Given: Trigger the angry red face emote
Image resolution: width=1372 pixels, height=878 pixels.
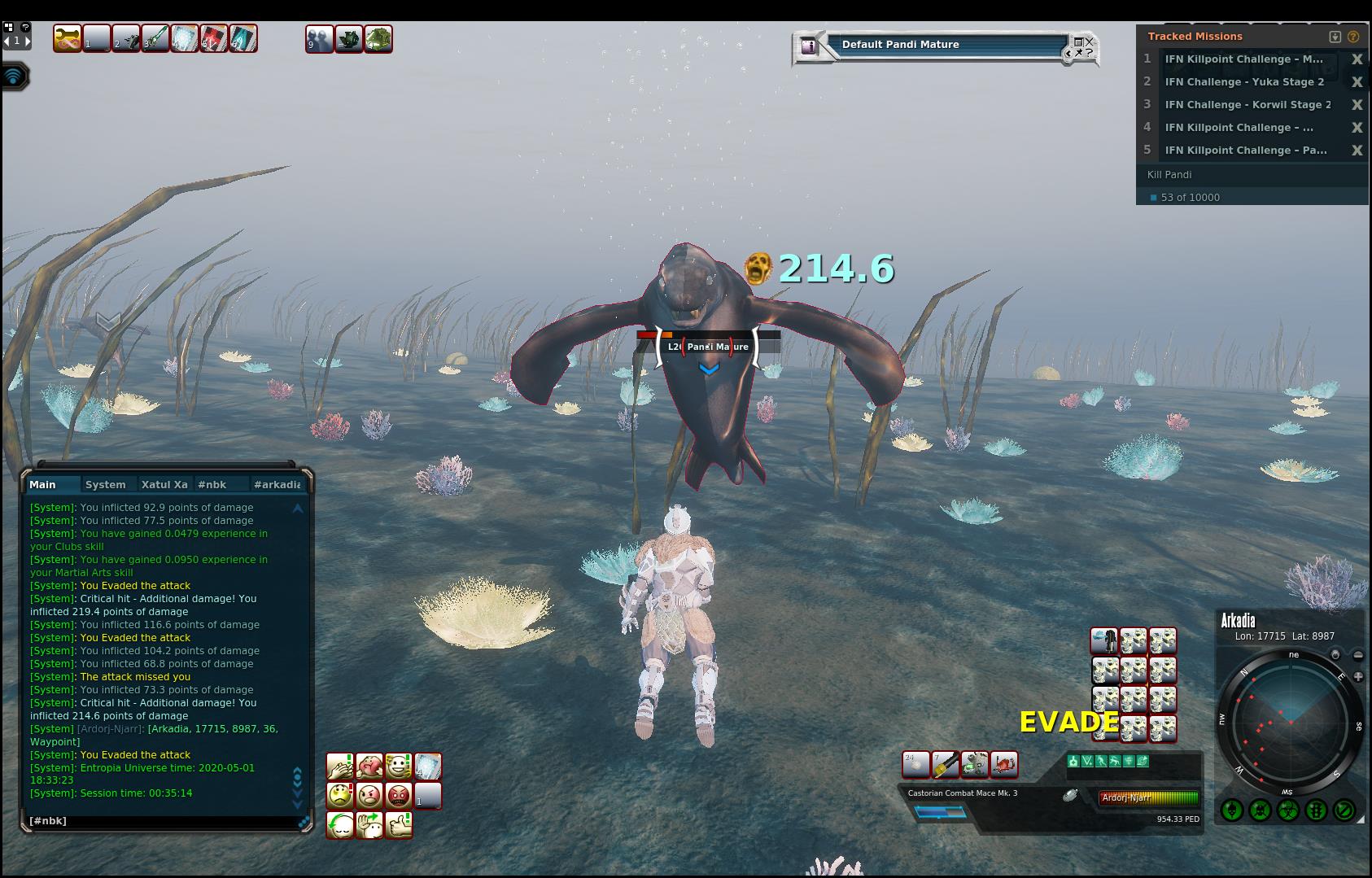Looking at the screenshot, I should [x=399, y=795].
